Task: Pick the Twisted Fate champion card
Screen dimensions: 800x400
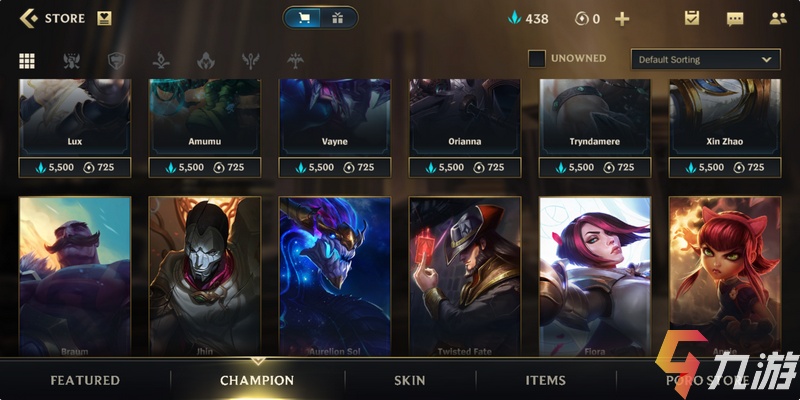Action: (465, 275)
